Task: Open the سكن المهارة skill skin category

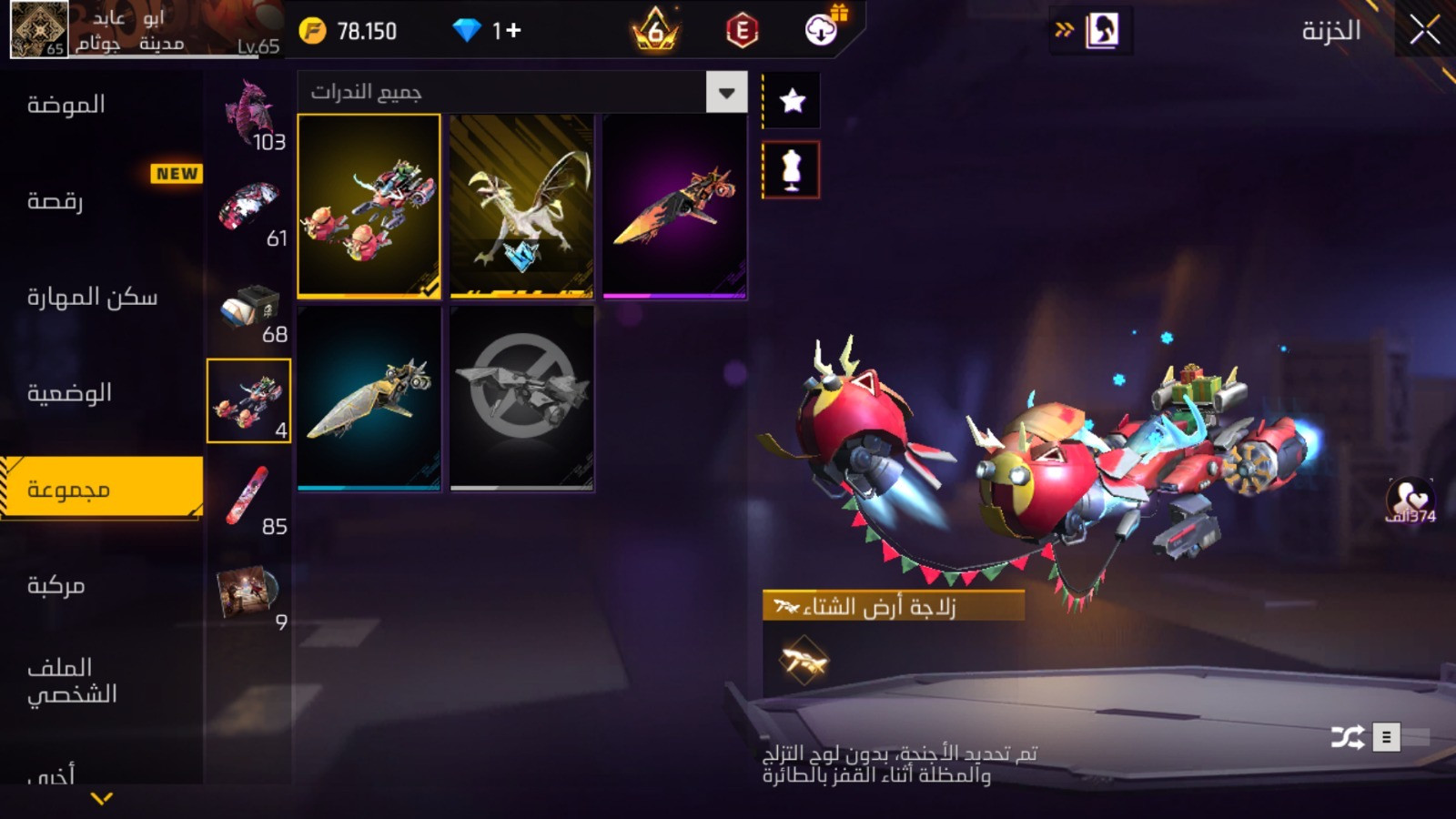Action: click(91, 298)
